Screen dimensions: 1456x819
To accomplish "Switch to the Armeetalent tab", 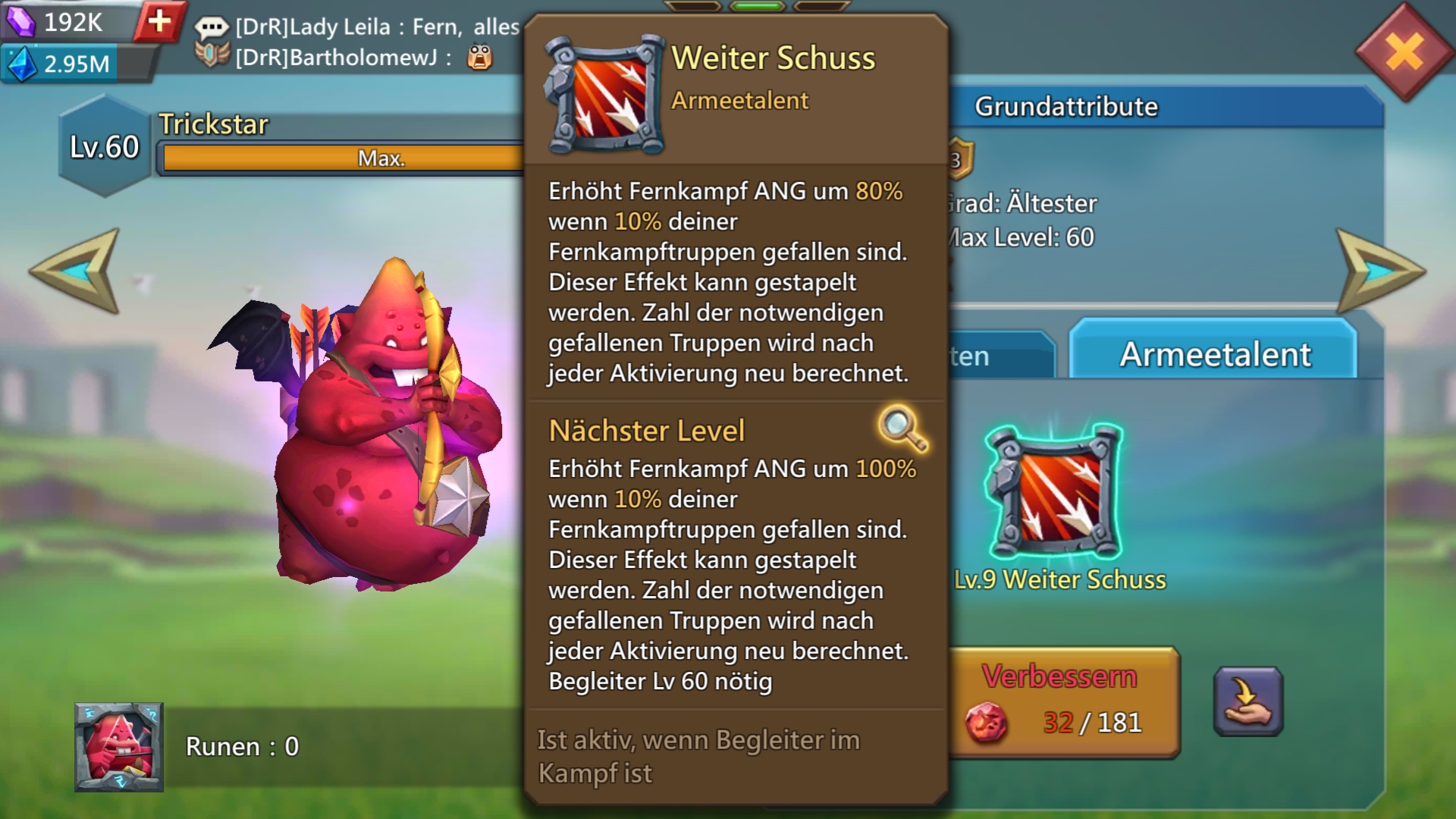I will coord(1214,354).
